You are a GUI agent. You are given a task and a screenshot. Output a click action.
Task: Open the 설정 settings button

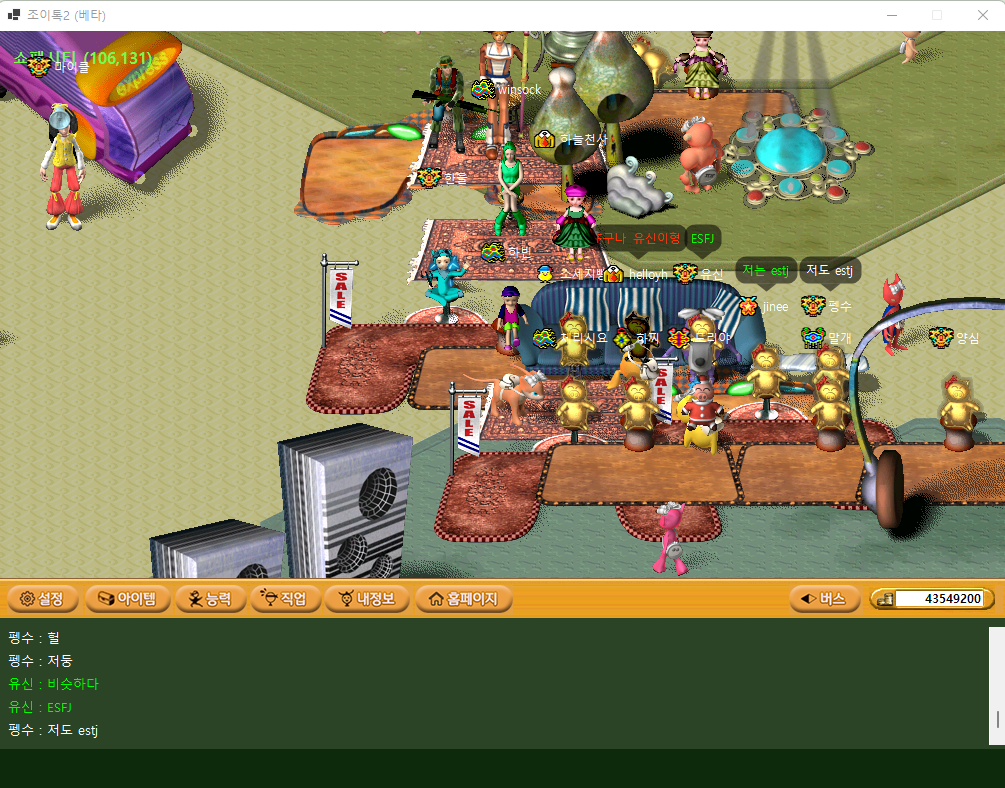click(x=42, y=599)
